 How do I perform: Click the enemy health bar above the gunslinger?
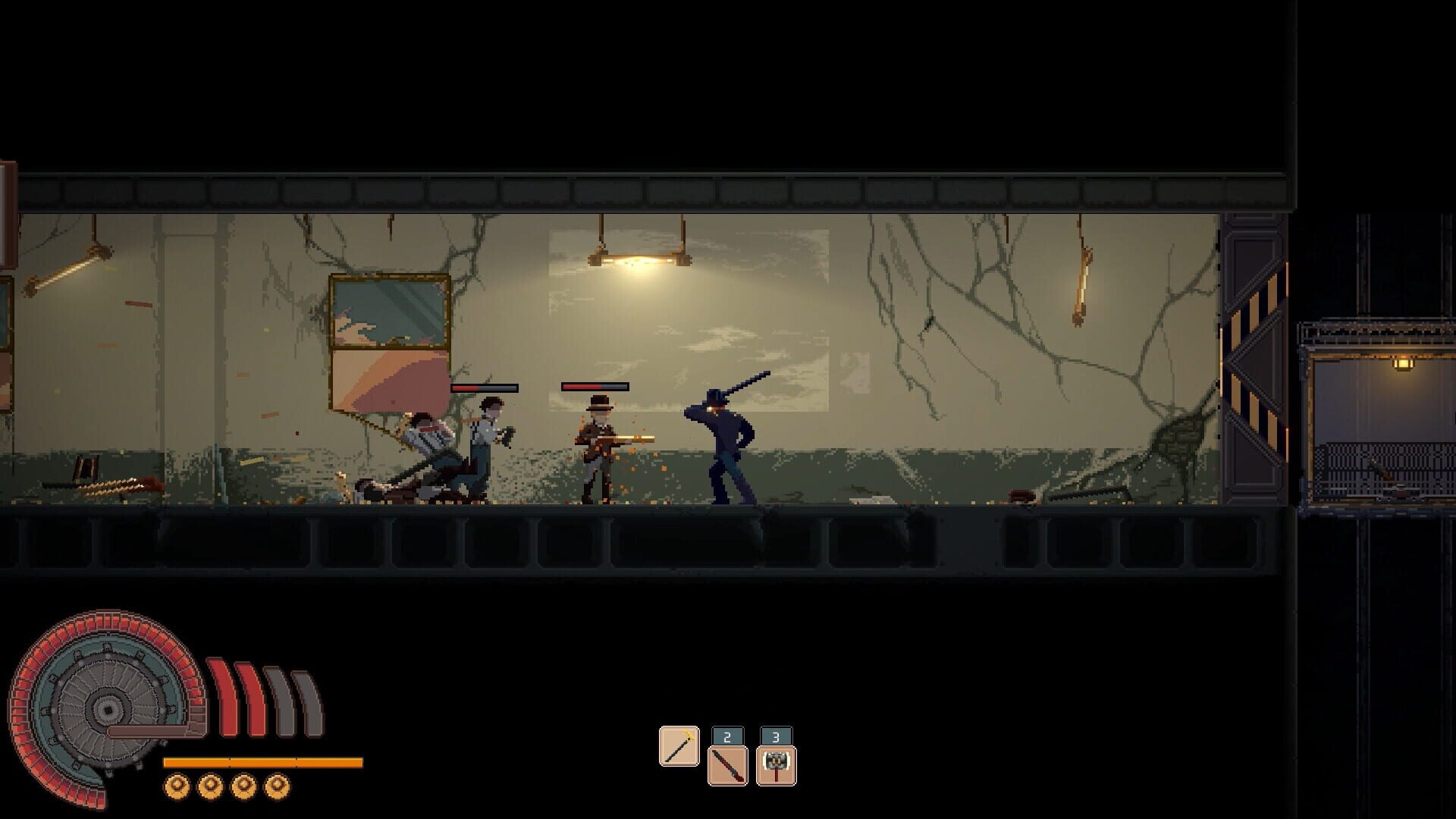595,387
